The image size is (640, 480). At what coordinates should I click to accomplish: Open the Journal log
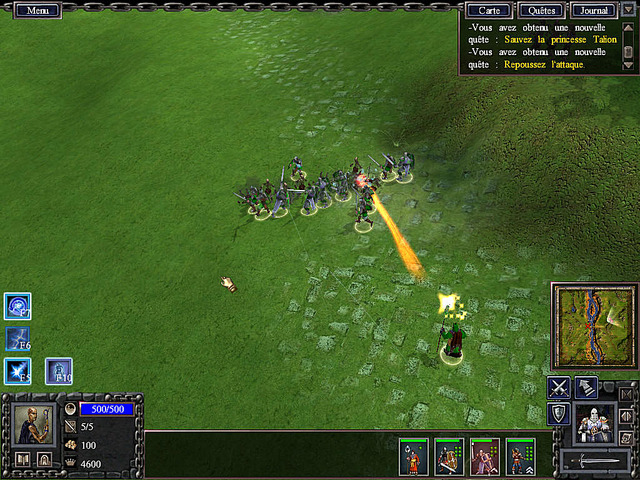pyautogui.click(x=594, y=10)
